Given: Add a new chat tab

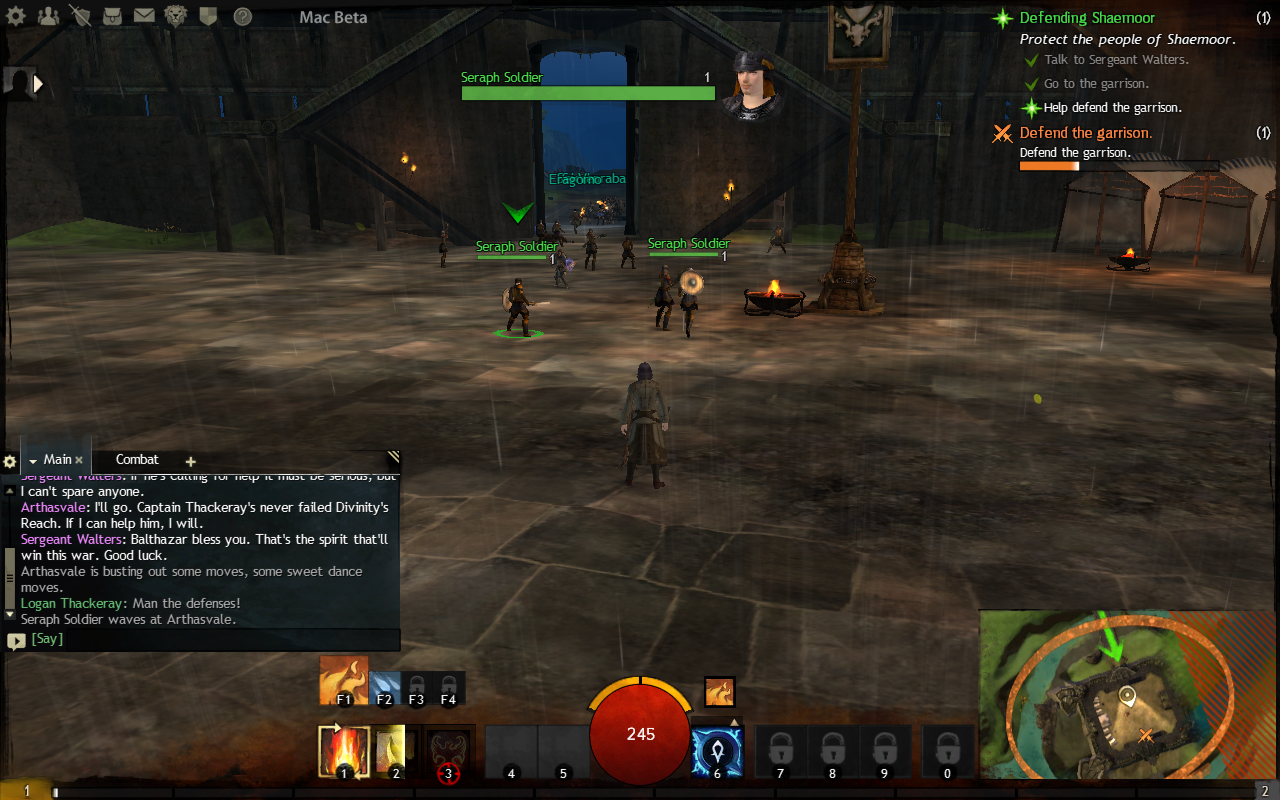Looking at the screenshot, I should coord(190,461).
